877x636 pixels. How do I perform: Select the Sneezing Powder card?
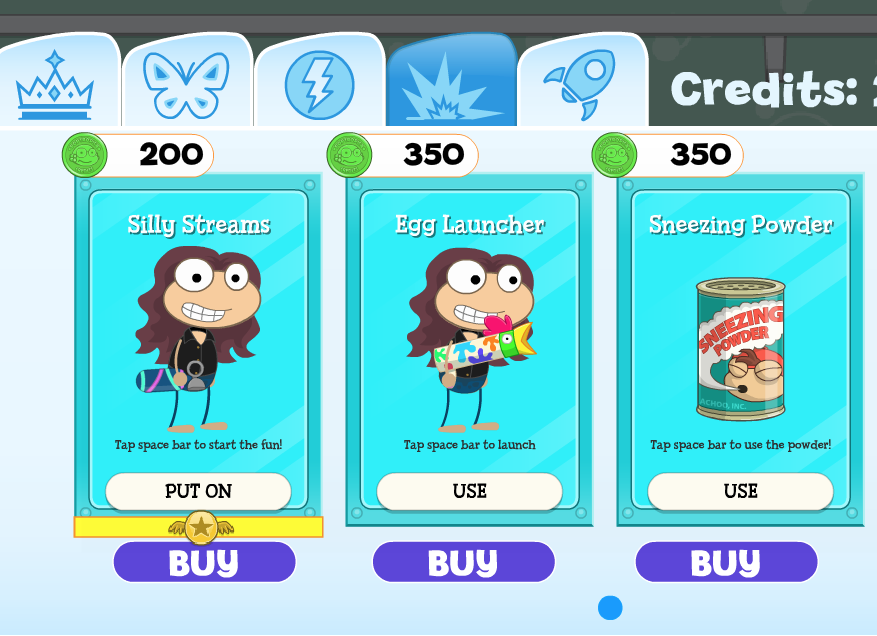[740, 330]
